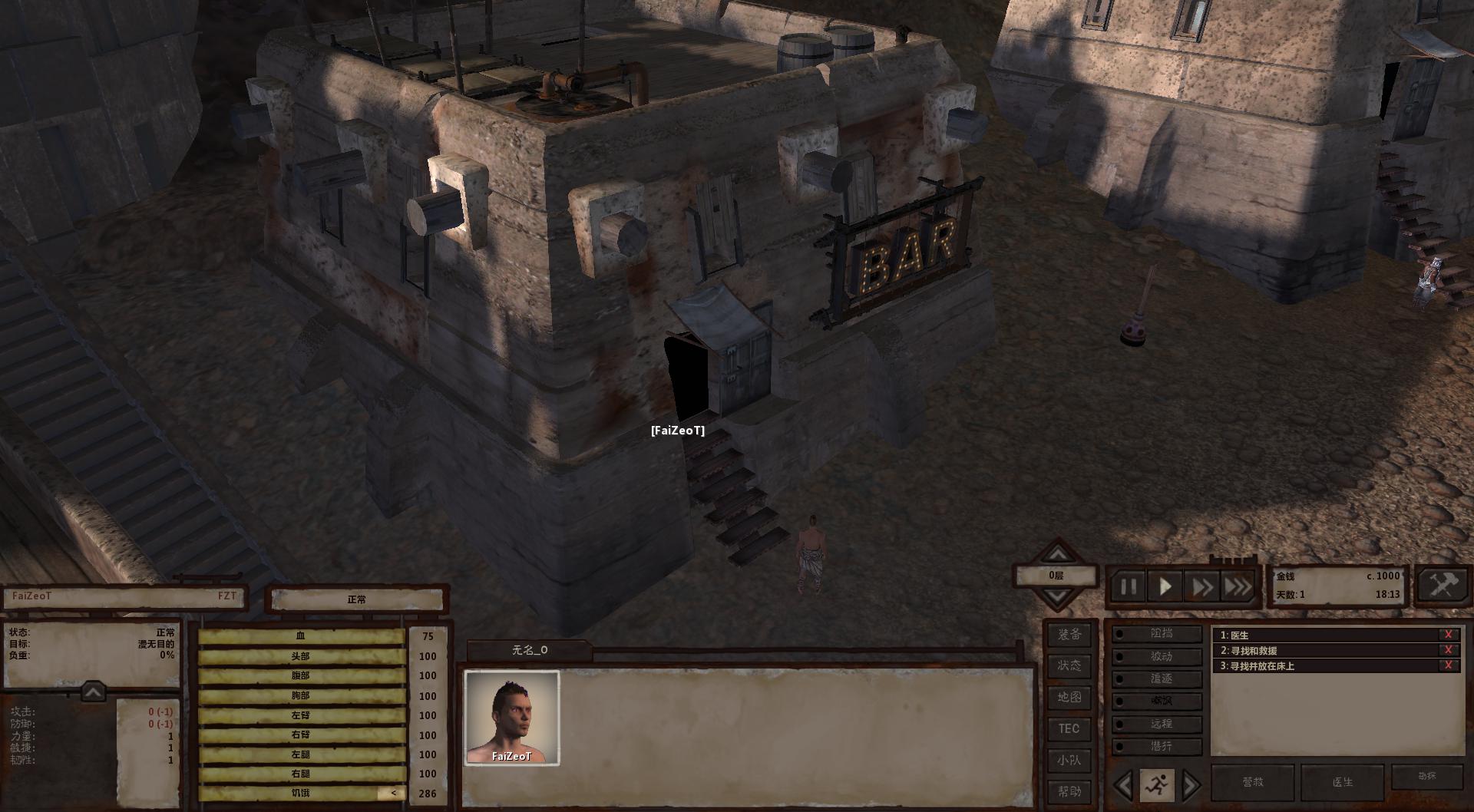Pause the game time
The image size is (1474, 812).
(x=1129, y=588)
